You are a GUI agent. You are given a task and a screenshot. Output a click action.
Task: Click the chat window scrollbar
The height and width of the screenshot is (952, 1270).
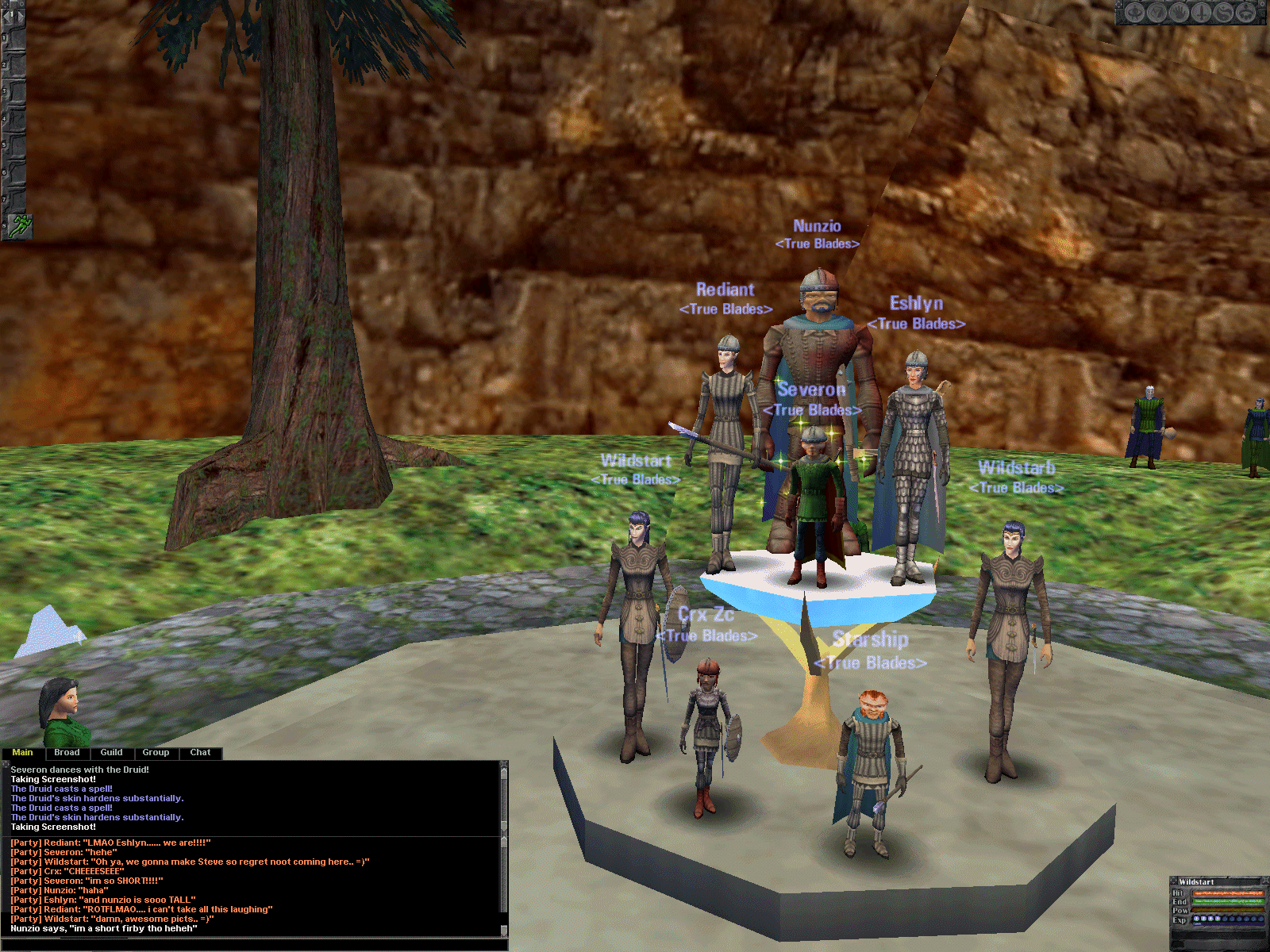tap(503, 841)
